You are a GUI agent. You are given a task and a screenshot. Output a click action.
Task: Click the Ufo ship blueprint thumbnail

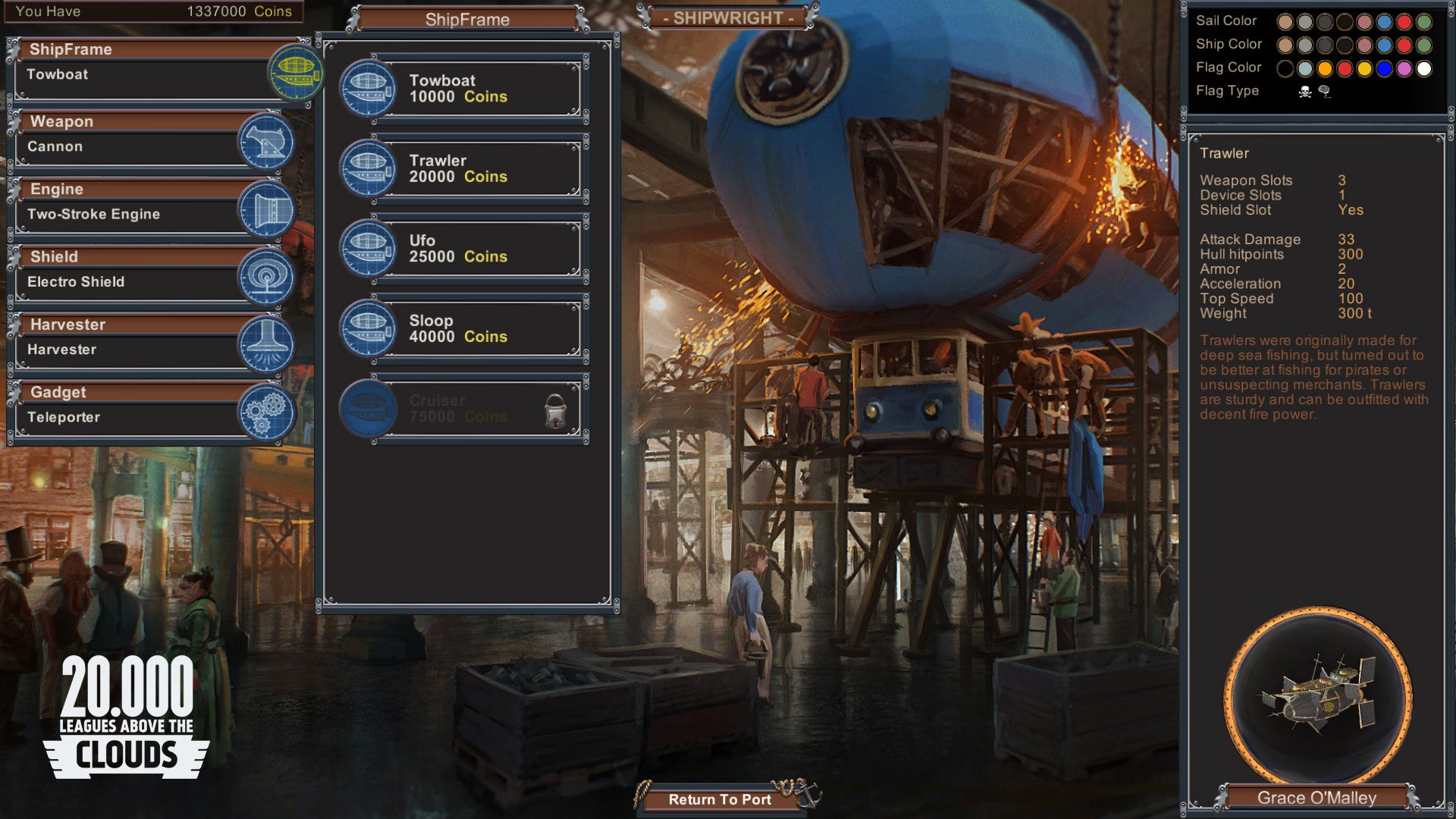click(x=369, y=248)
